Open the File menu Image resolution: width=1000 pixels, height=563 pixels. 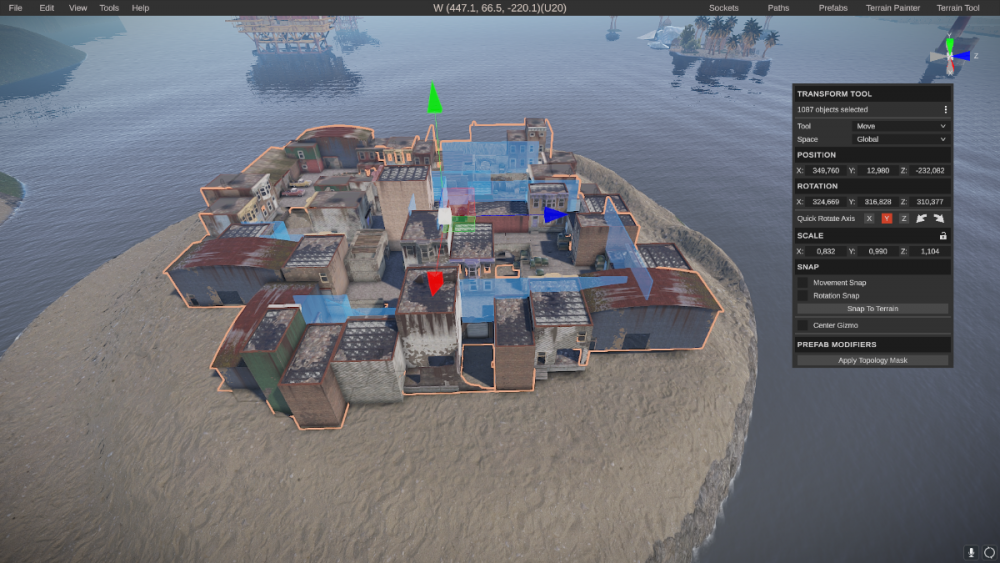click(x=15, y=8)
